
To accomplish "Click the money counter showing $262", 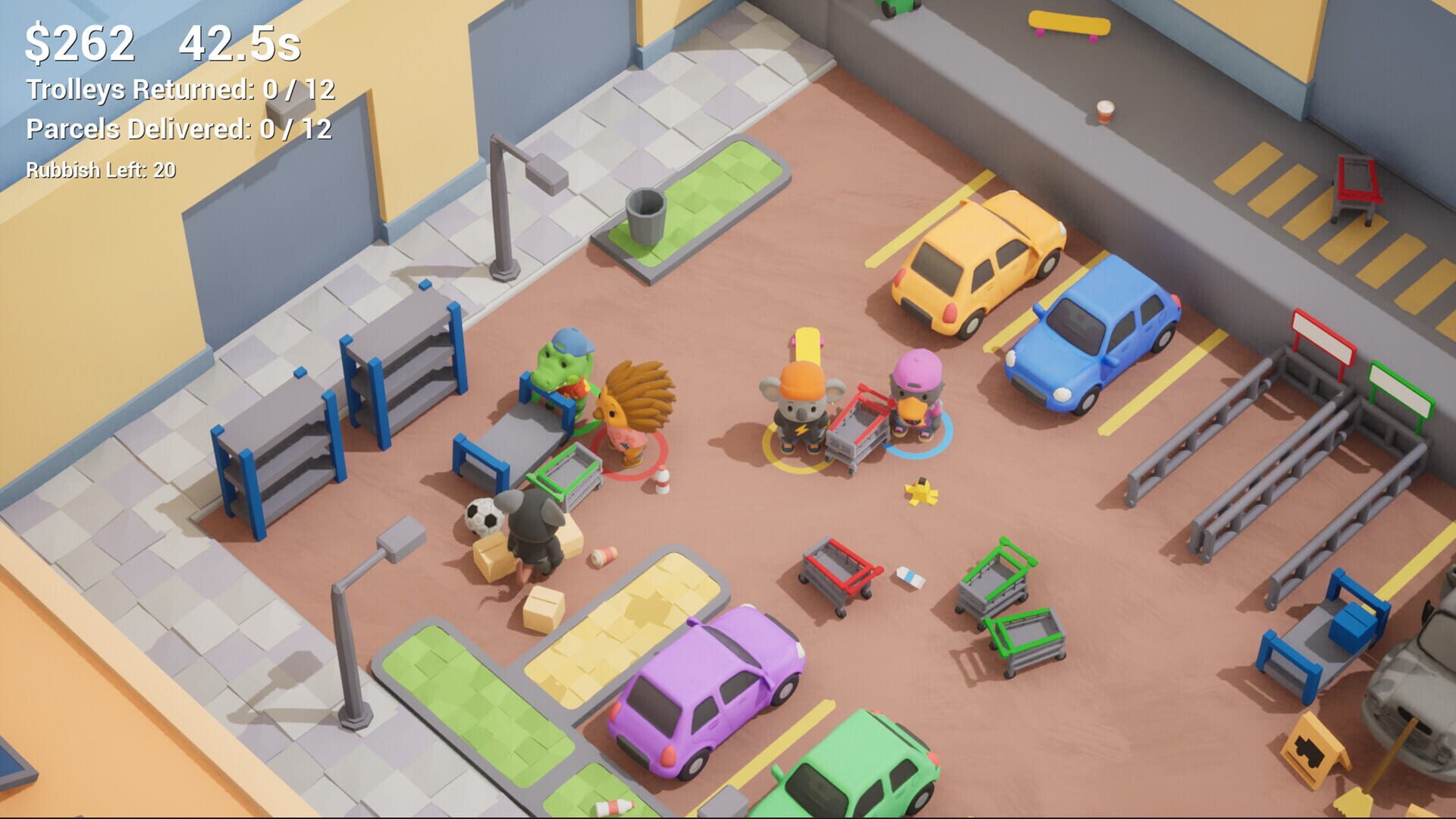I will [80, 43].
